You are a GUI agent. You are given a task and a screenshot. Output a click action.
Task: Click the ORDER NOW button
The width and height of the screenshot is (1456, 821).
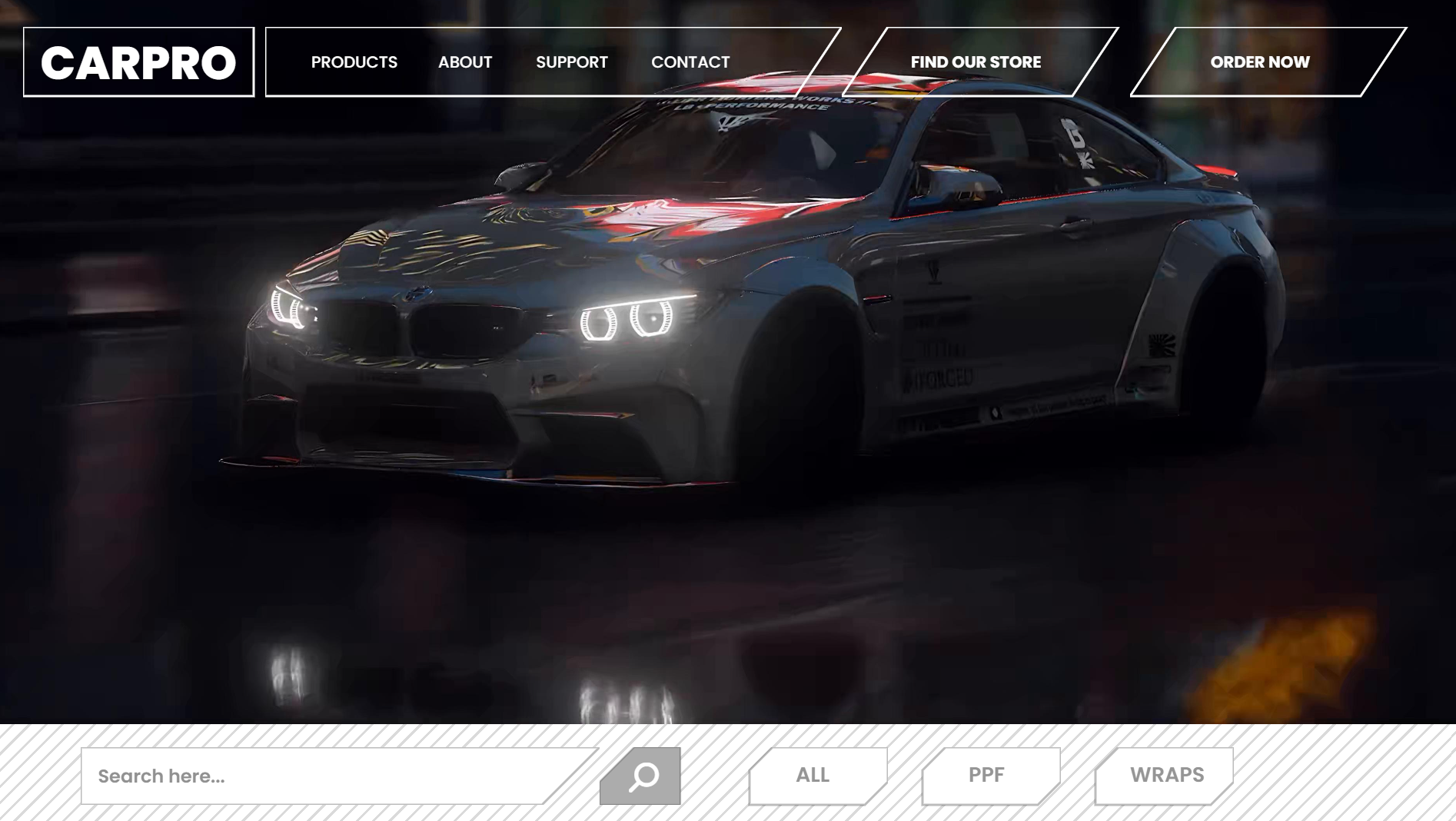tap(1260, 62)
